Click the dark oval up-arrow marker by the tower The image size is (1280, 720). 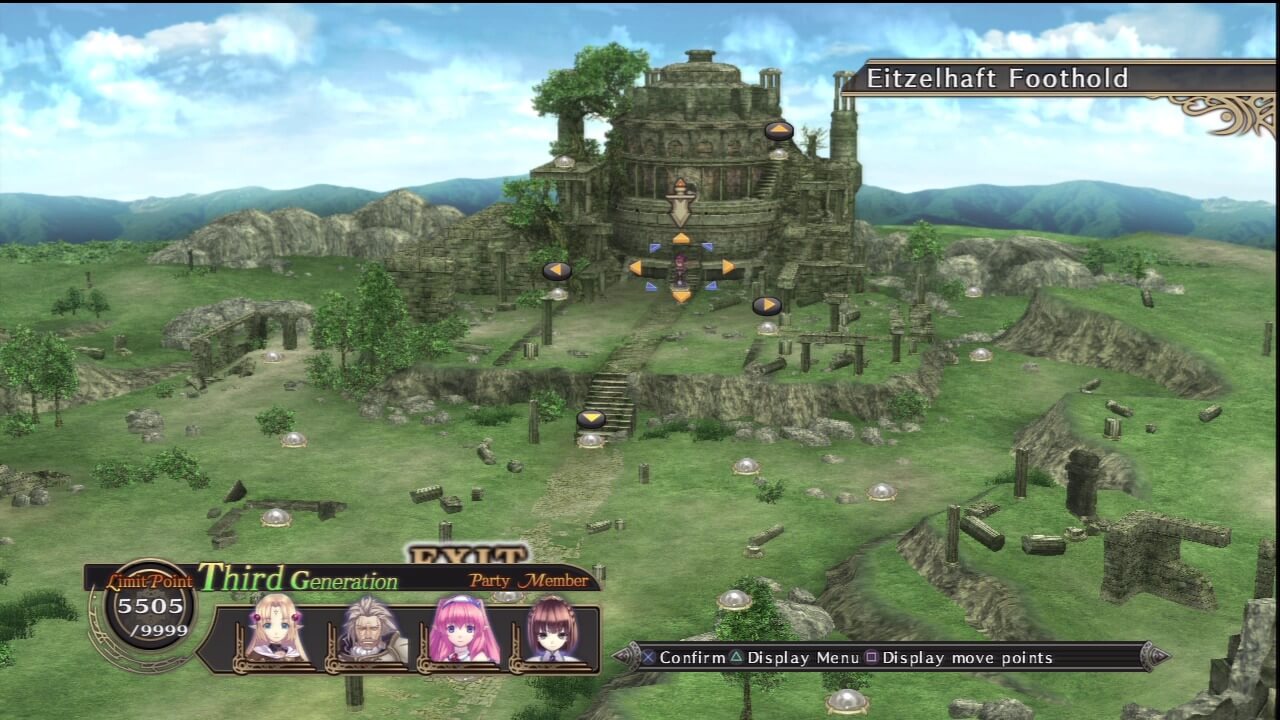779,131
